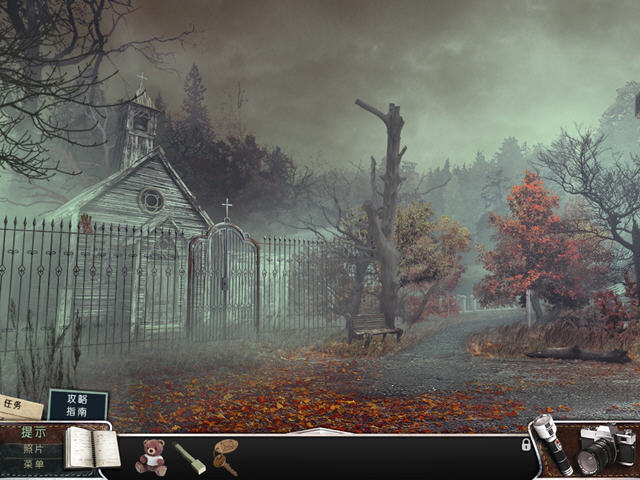Open the 任务 (tasks) note
This screenshot has width=640, height=480.
click(x=18, y=406)
